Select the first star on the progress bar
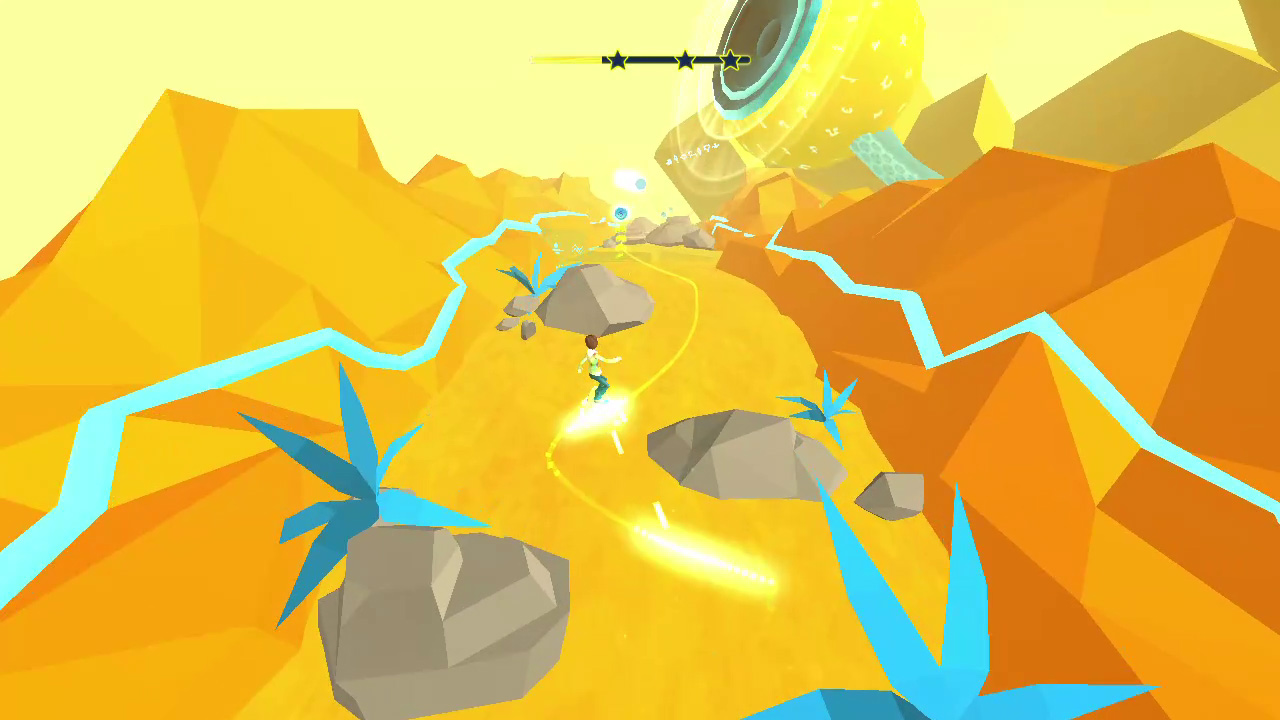 [617, 59]
